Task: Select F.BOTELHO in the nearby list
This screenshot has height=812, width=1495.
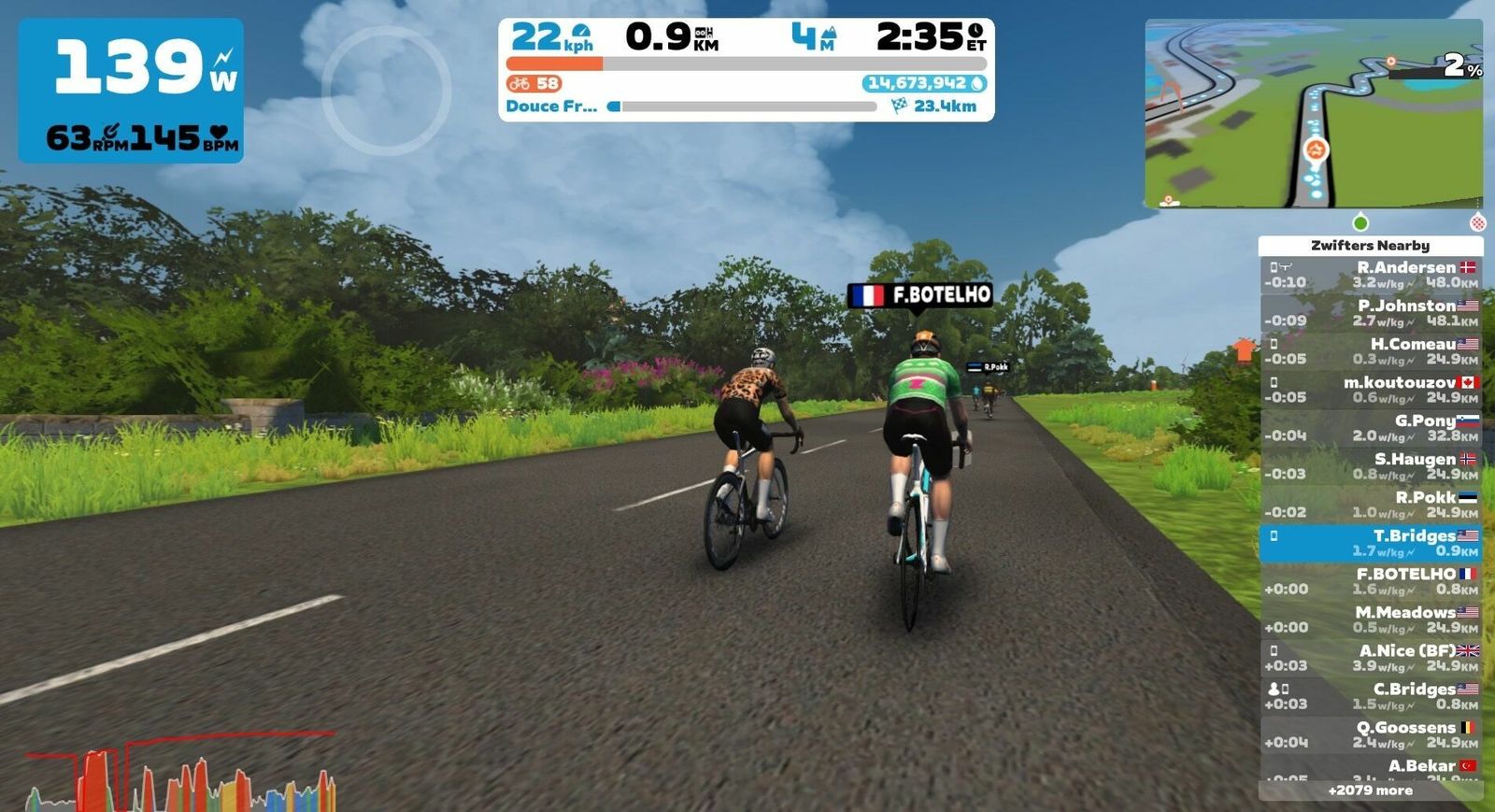Action: (x=1370, y=581)
